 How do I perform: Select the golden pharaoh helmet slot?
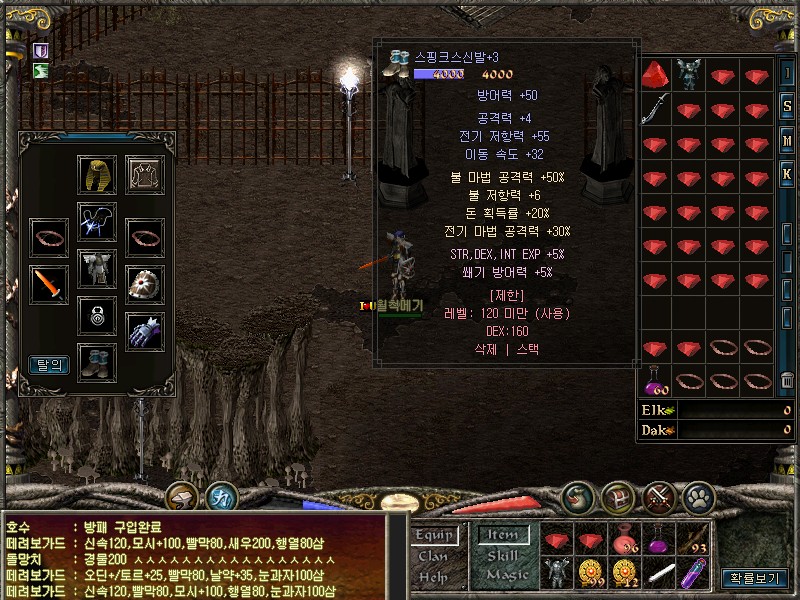pyautogui.click(x=97, y=174)
